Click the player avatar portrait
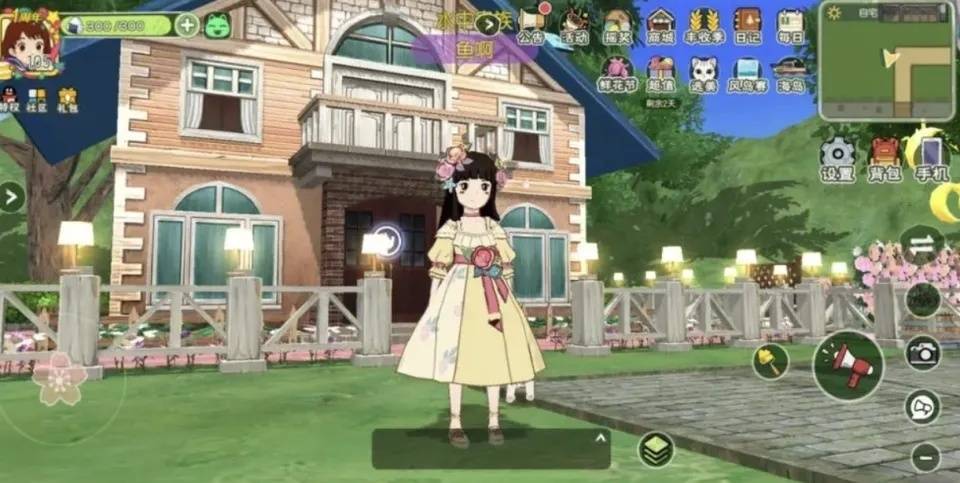This screenshot has height=483, width=960. point(28,40)
